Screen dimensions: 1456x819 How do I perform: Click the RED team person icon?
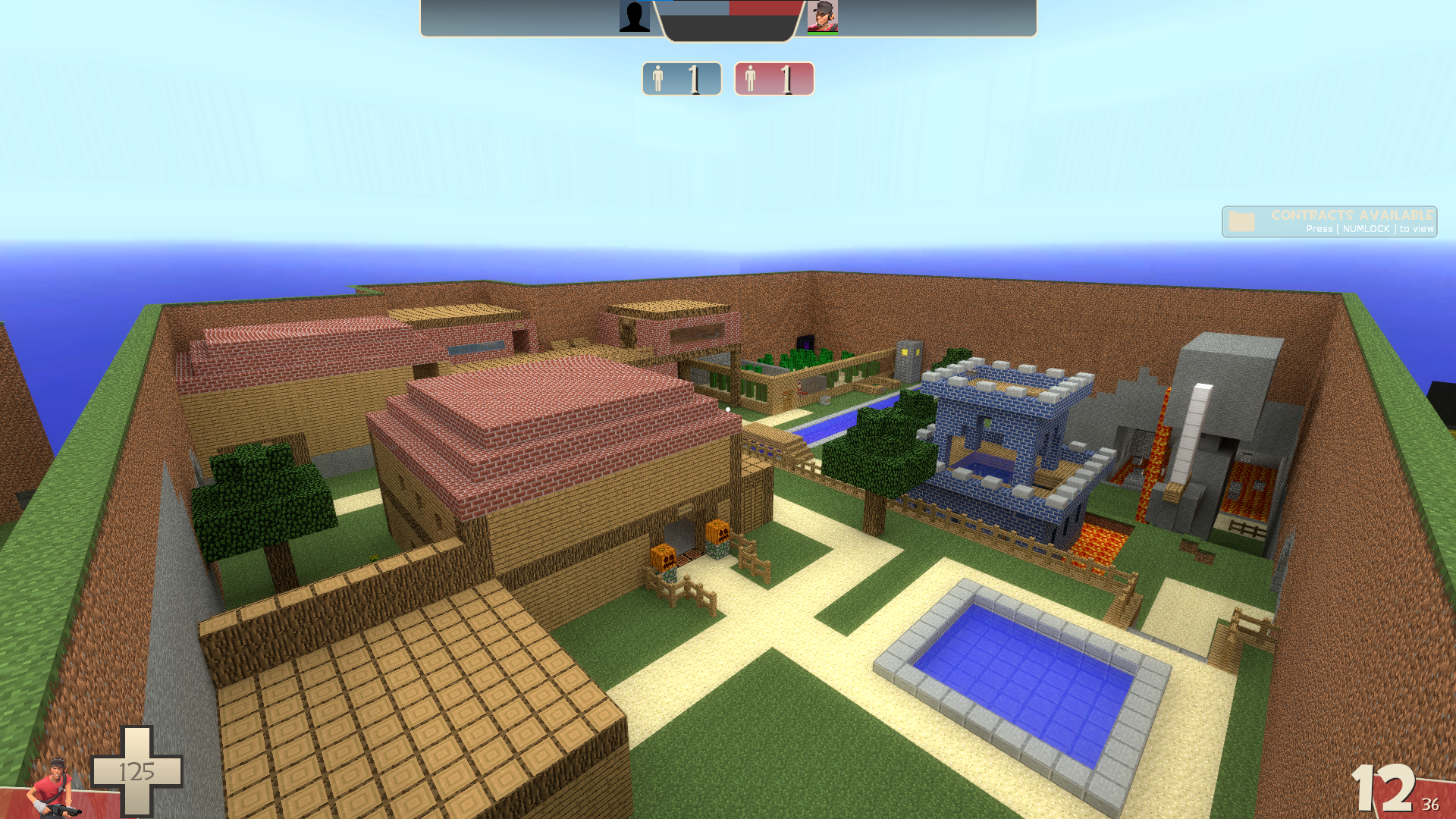[752, 78]
